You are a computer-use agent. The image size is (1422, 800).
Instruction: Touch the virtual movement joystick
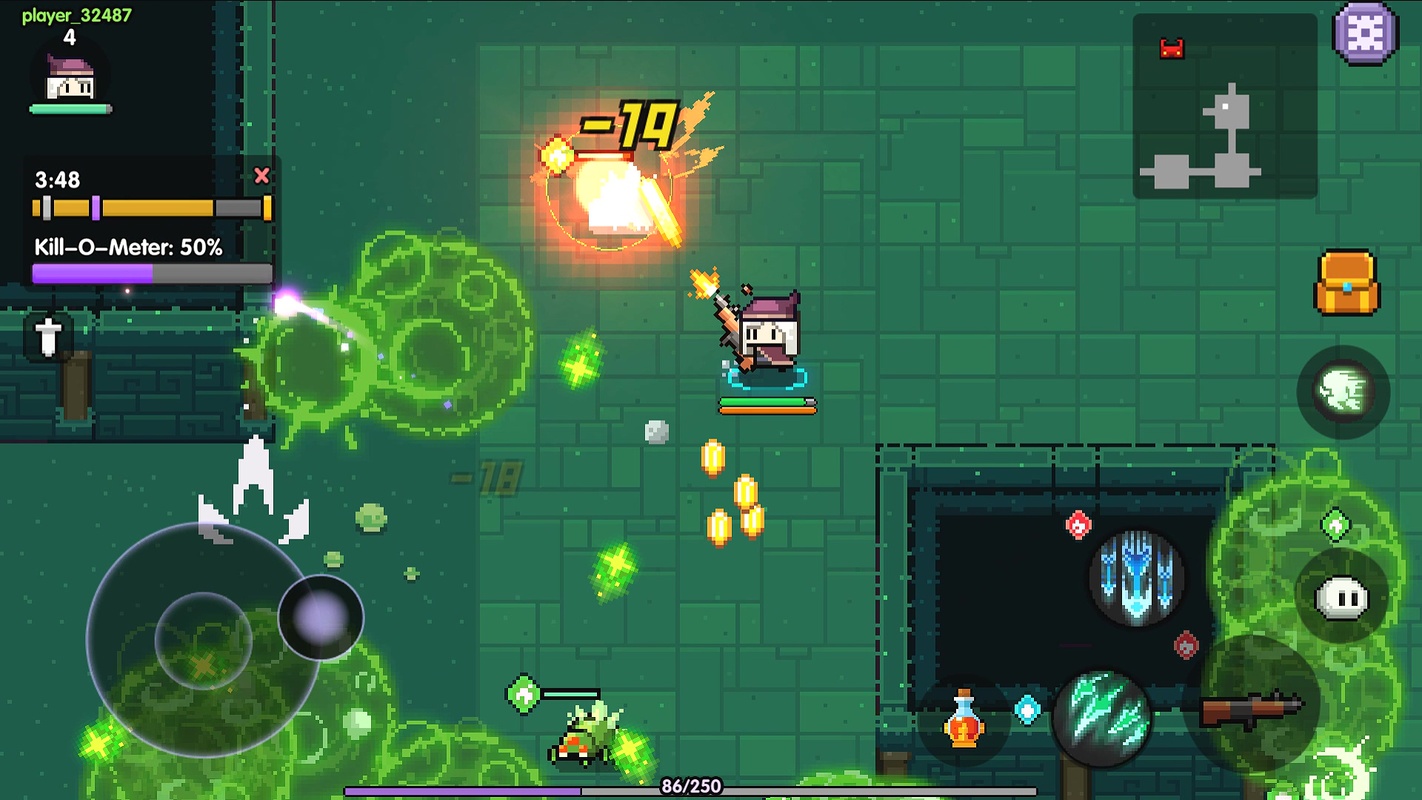coord(204,640)
